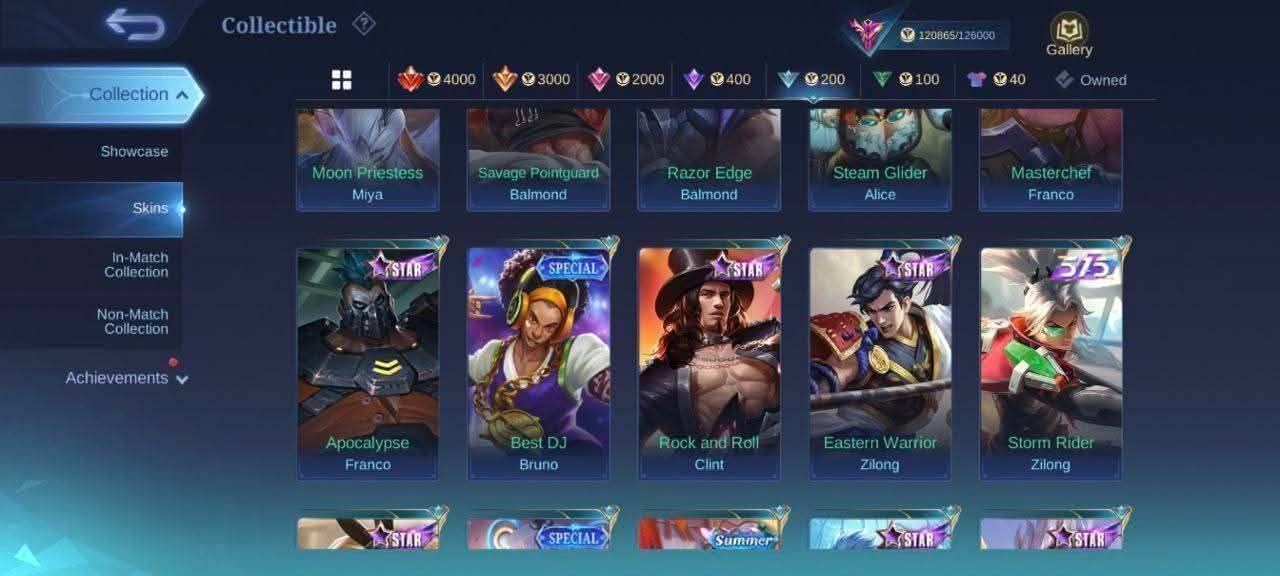
Task: Choose the Best DJ Bruno skin card
Action: point(539,362)
